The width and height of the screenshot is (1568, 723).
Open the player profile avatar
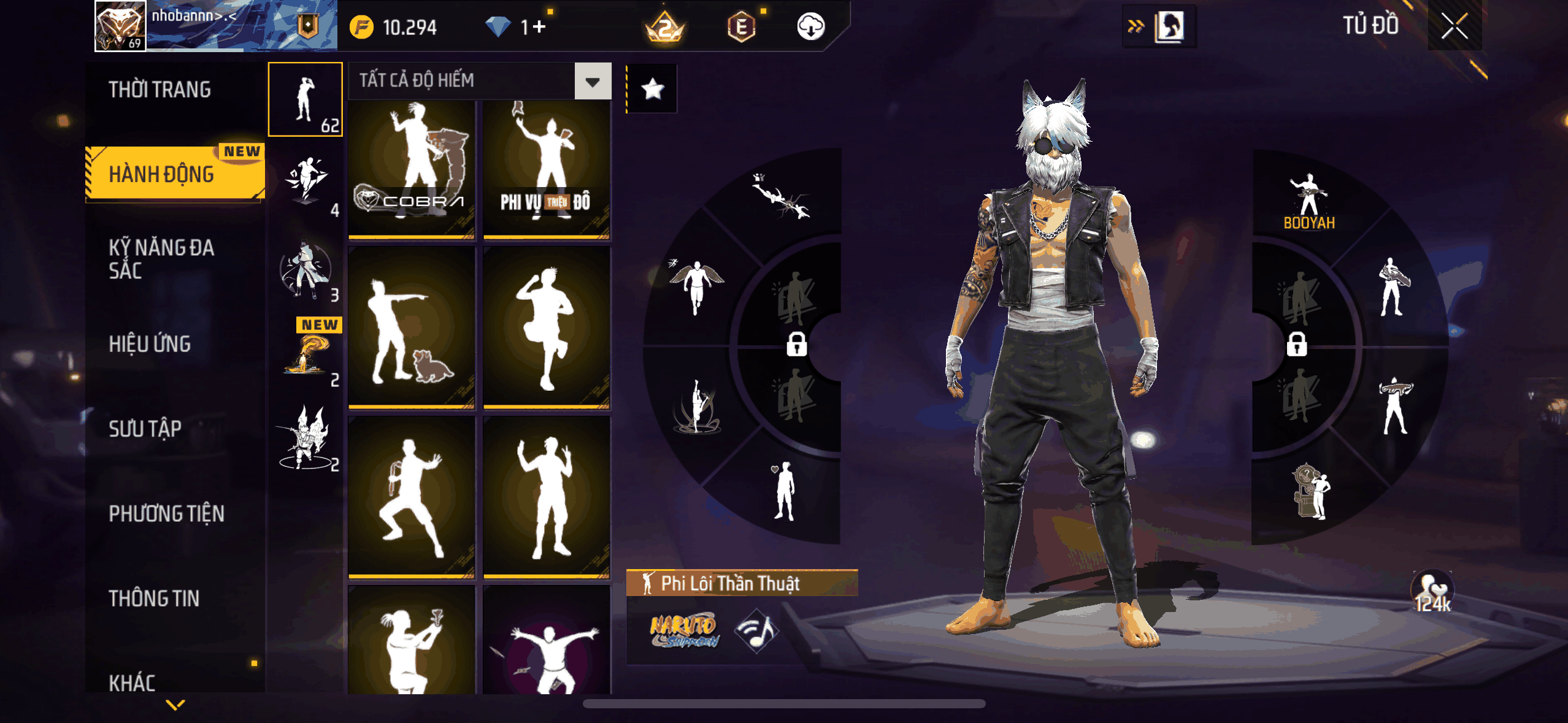[x=120, y=26]
